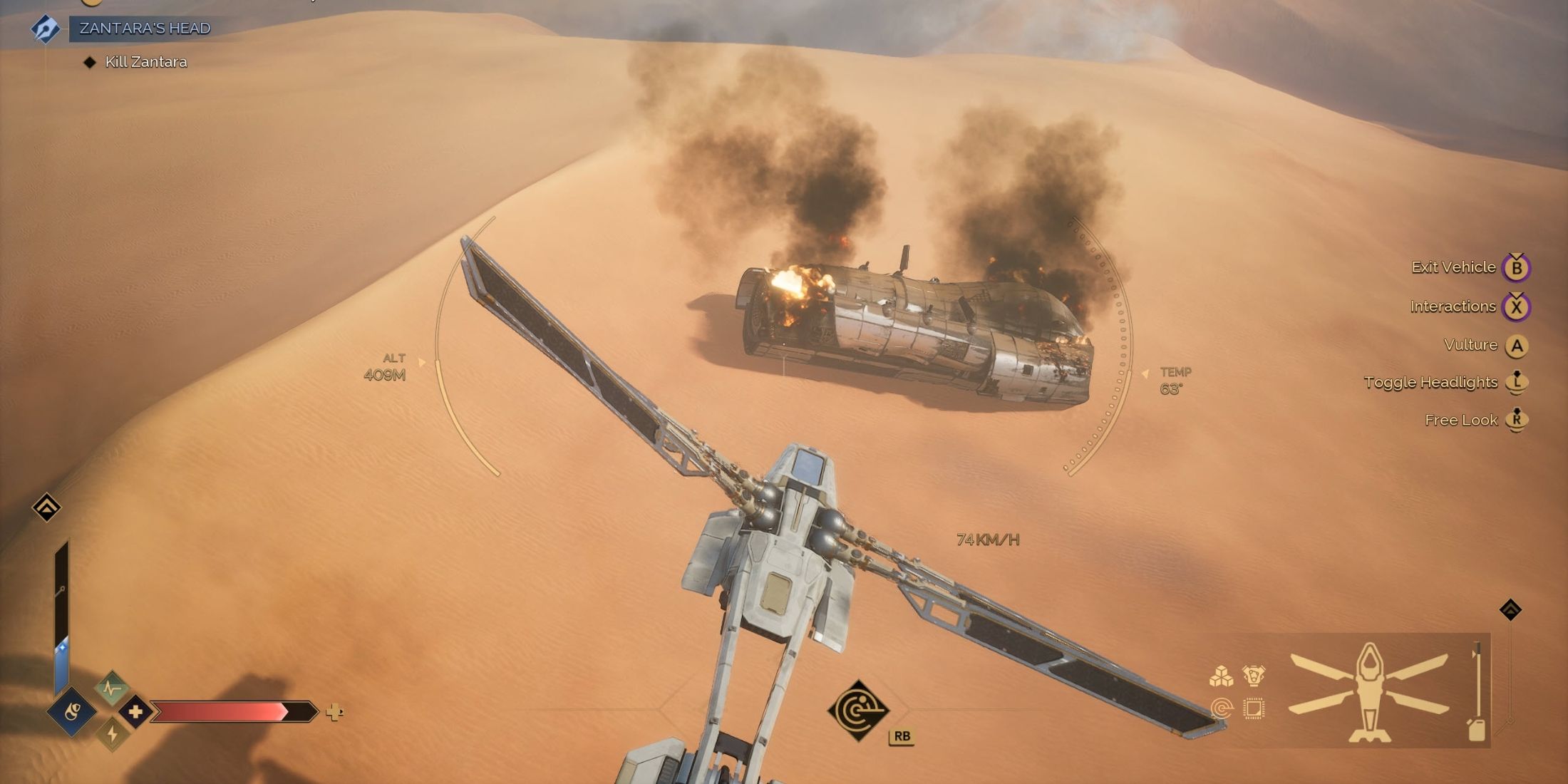The image size is (1568, 784).
Task: Select the water canteen hydration icon
Action: click(72, 711)
